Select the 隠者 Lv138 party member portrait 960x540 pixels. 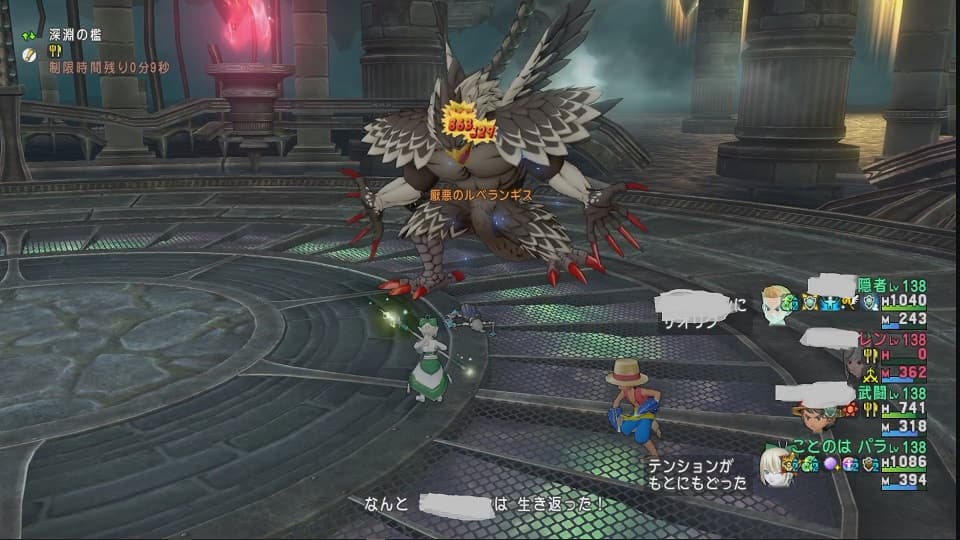pos(776,301)
